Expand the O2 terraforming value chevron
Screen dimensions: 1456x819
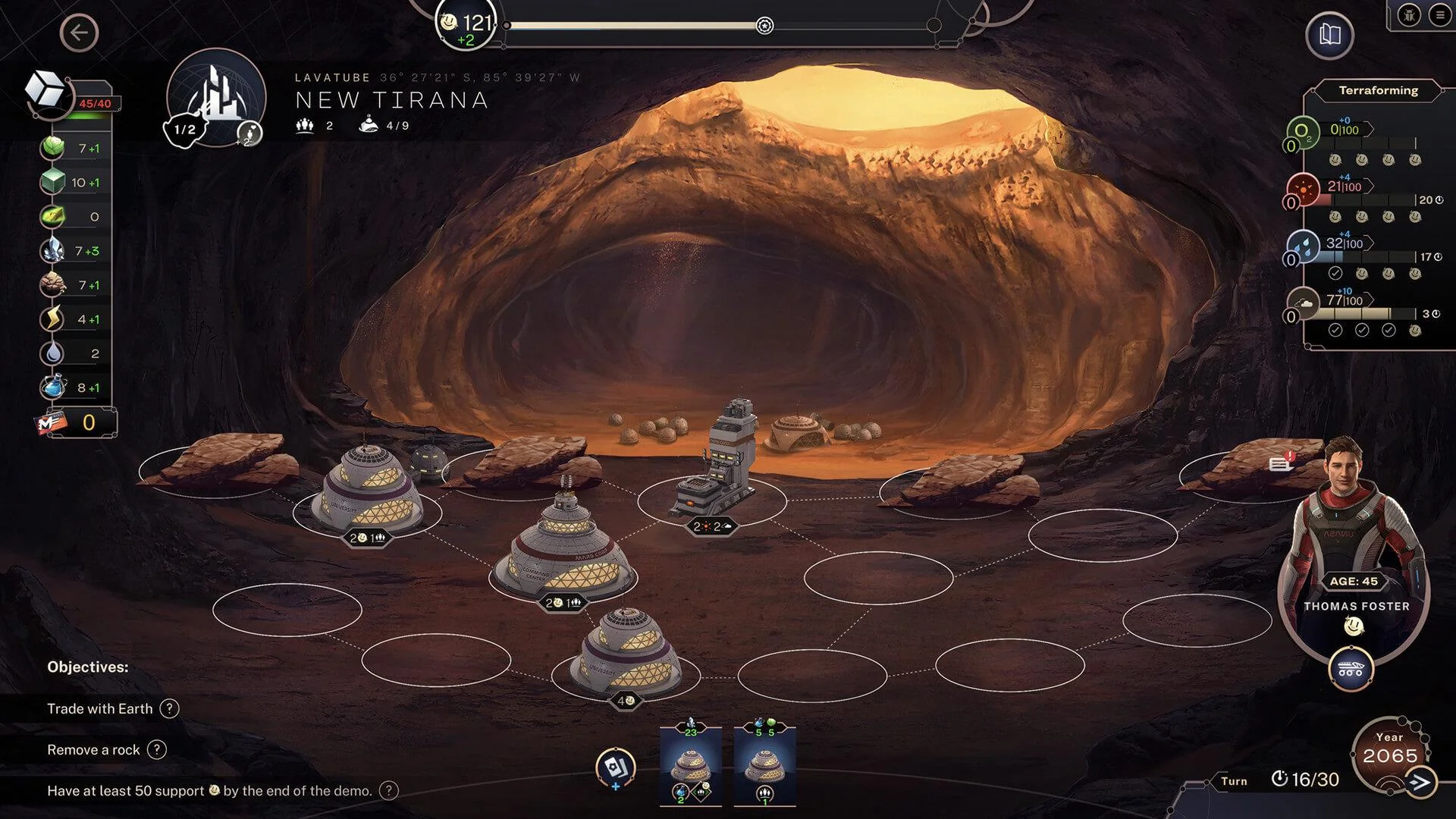(x=1369, y=130)
